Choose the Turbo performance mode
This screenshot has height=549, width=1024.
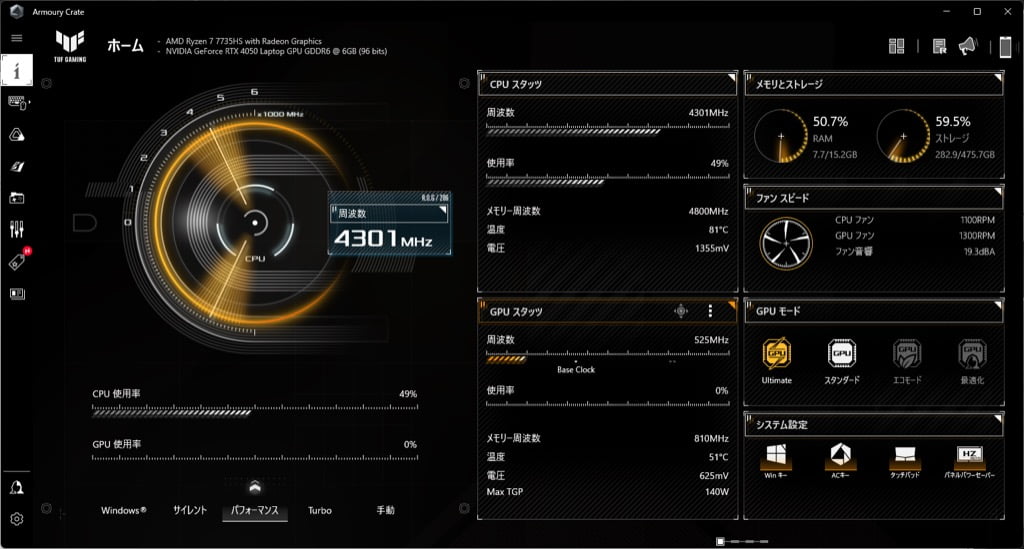pos(320,510)
